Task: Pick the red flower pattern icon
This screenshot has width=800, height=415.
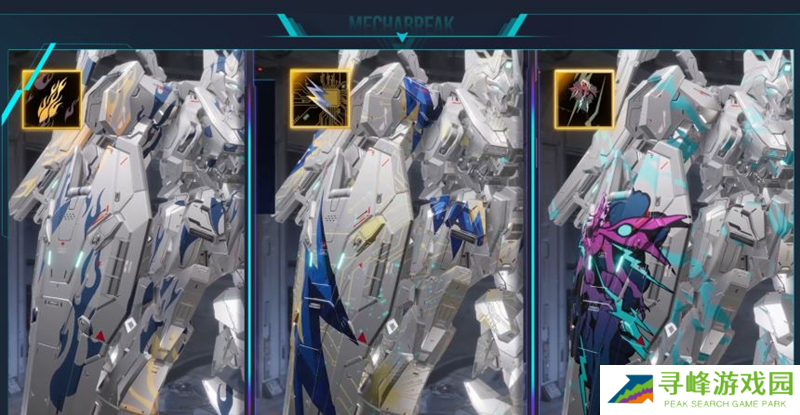Action: (x=578, y=95)
